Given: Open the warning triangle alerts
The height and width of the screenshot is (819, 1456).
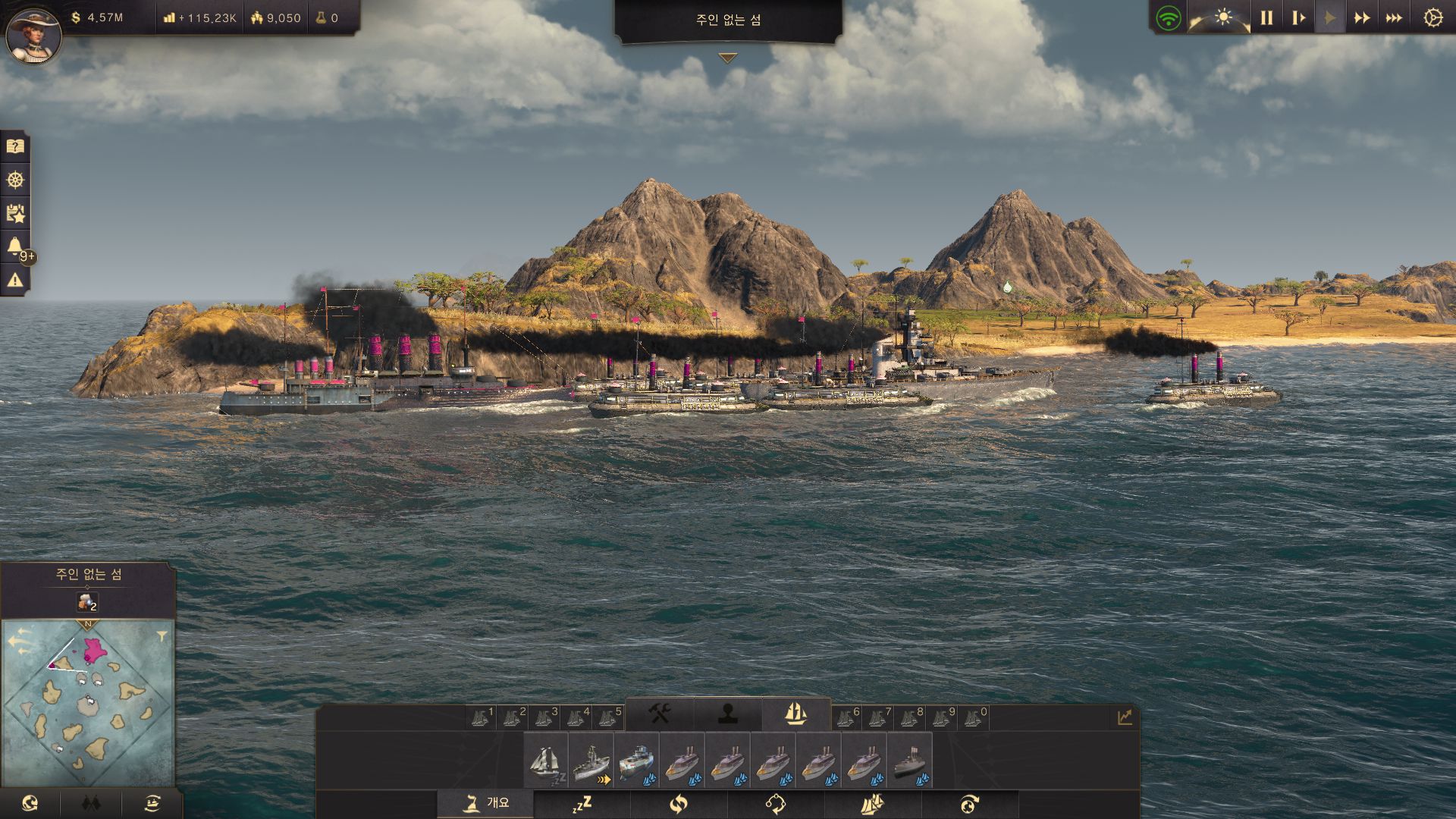Looking at the screenshot, I should point(15,281).
